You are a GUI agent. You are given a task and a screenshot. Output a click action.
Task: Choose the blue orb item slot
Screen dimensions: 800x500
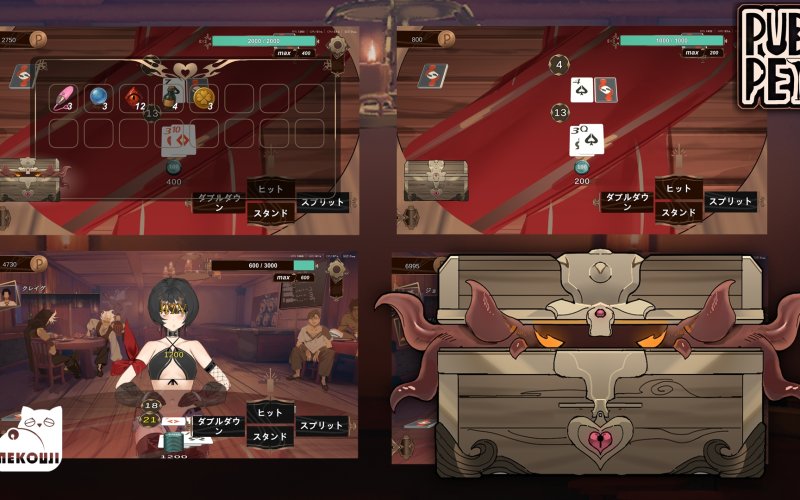(100, 97)
